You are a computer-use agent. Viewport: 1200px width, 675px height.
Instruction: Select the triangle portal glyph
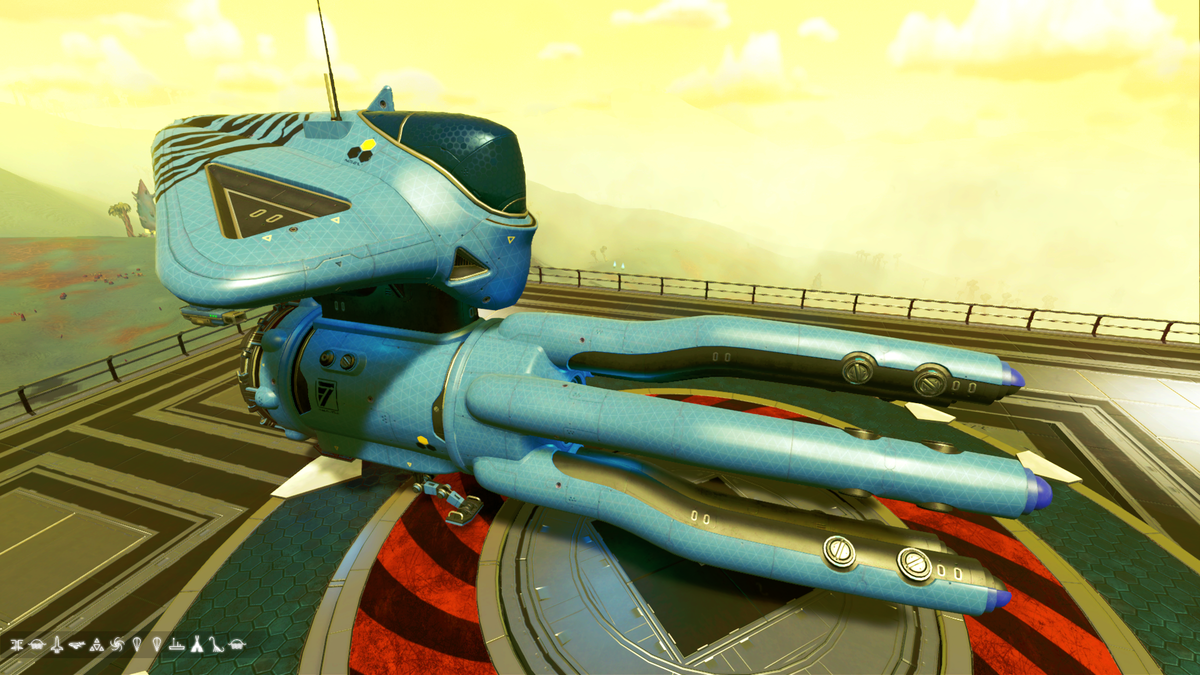[x=96, y=645]
